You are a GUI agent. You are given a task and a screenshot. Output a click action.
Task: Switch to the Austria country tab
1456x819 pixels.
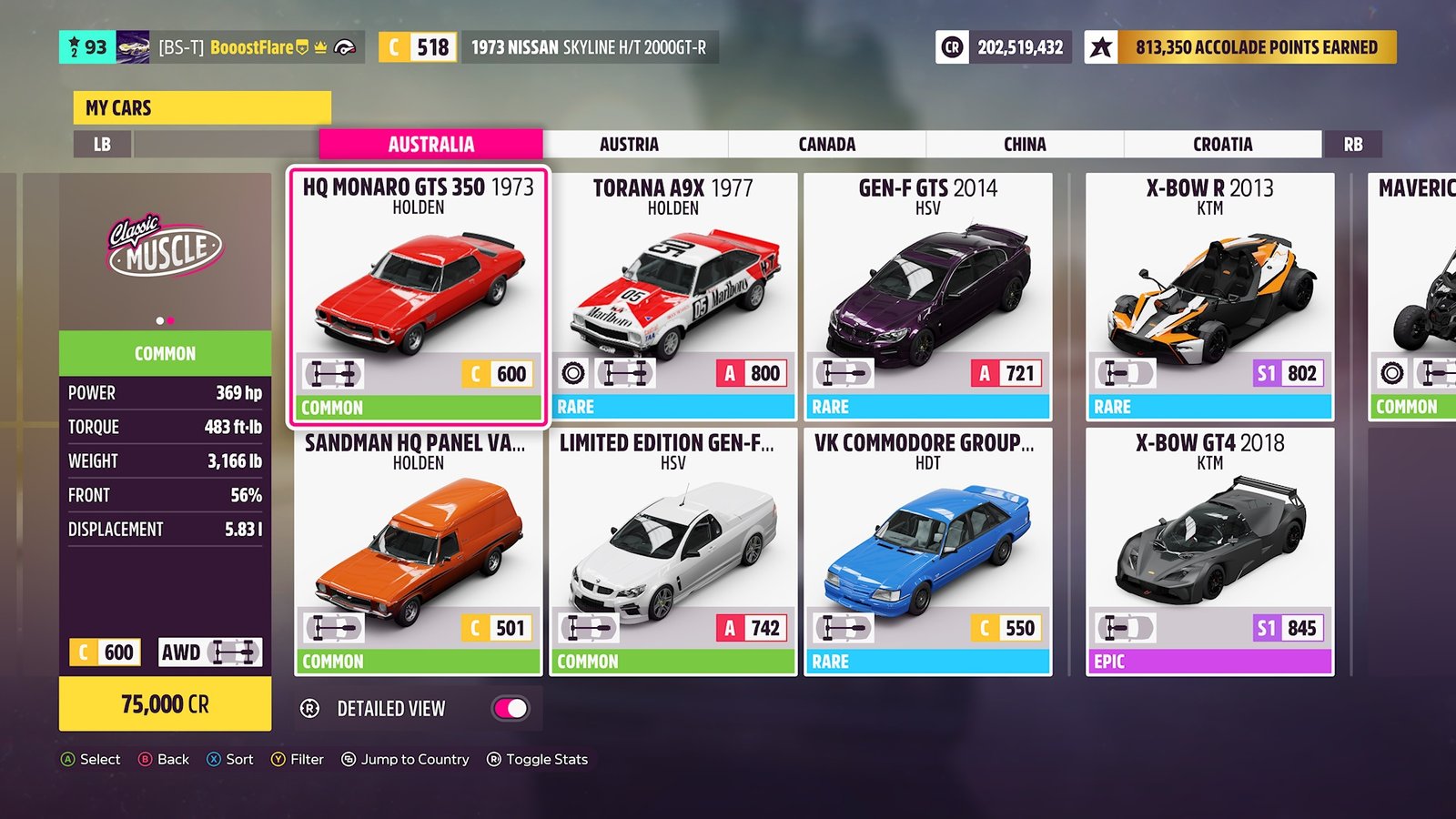(629, 145)
